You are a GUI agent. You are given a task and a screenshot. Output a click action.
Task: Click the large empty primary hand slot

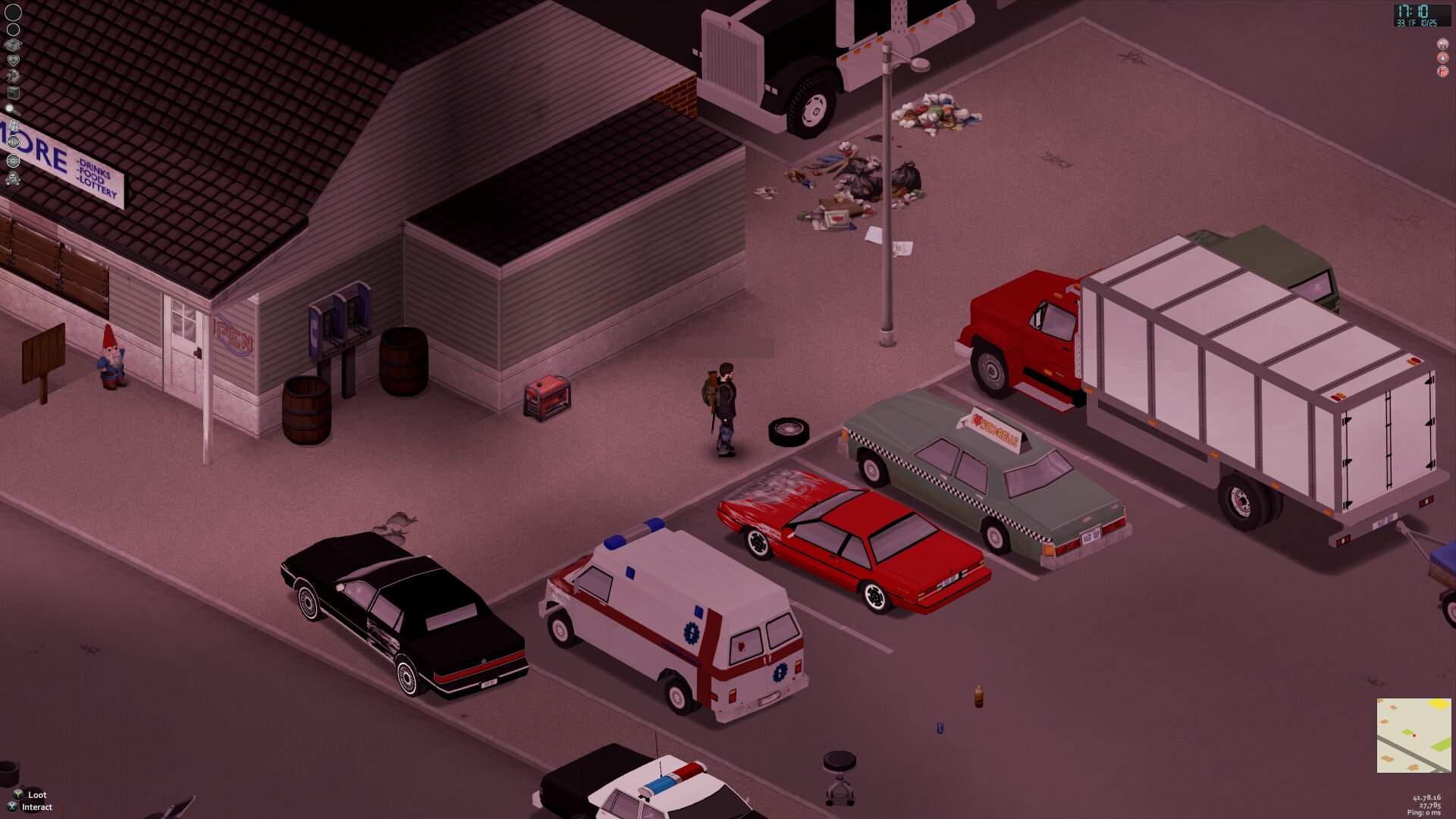click(x=13, y=12)
